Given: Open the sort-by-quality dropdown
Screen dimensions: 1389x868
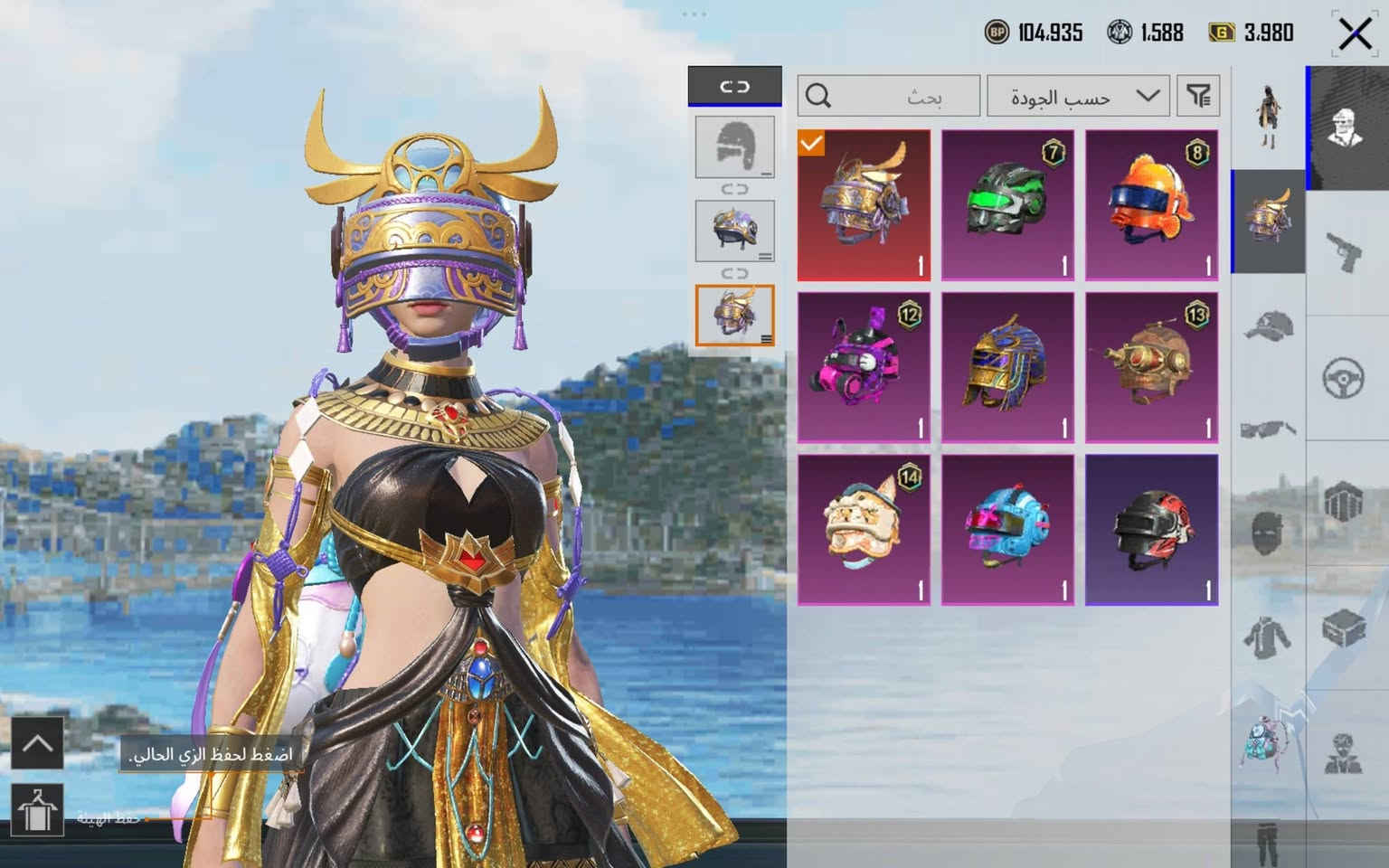Looking at the screenshot, I should (1077, 96).
